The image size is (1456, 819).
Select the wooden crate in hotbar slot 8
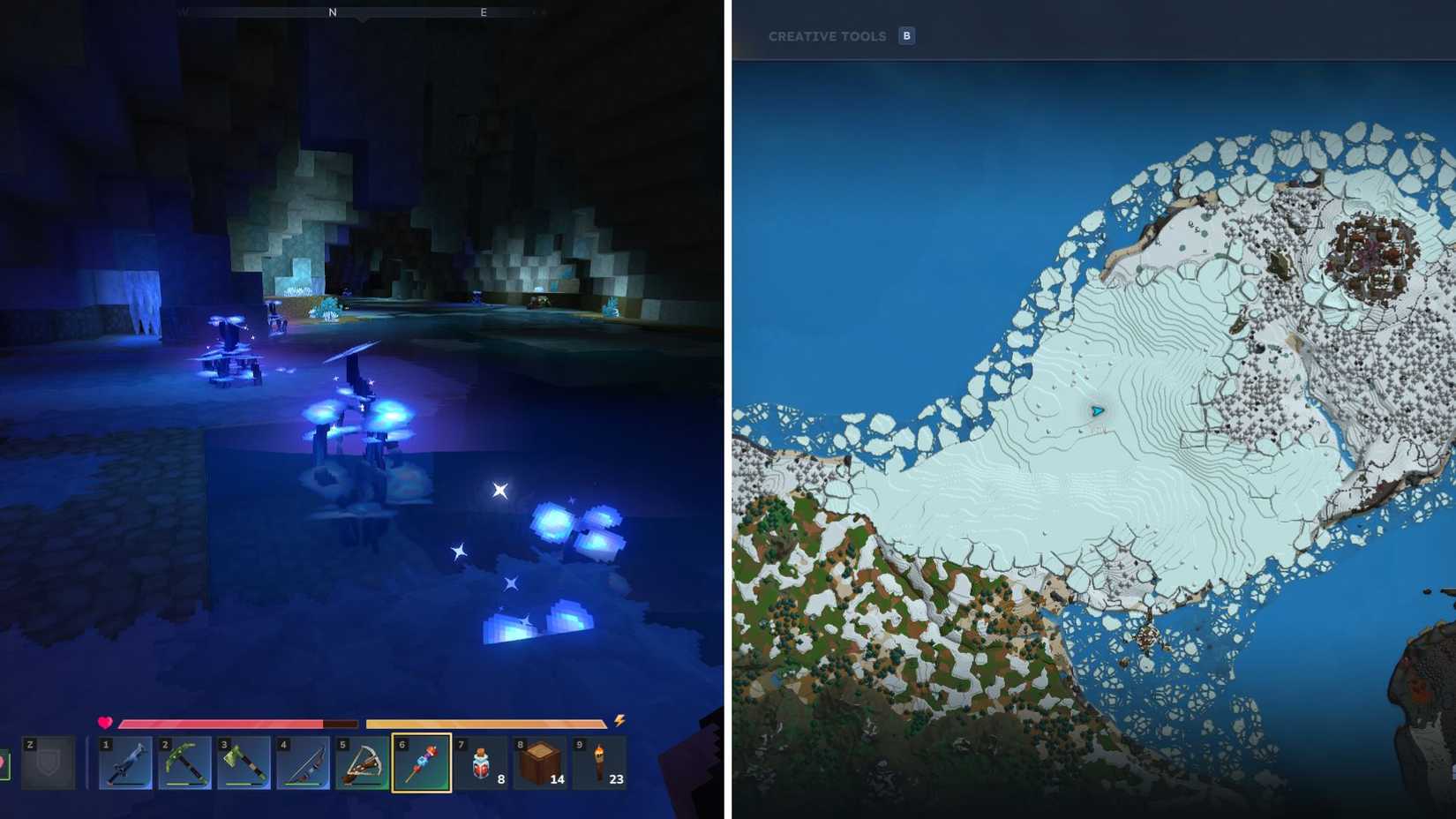(539, 761)
